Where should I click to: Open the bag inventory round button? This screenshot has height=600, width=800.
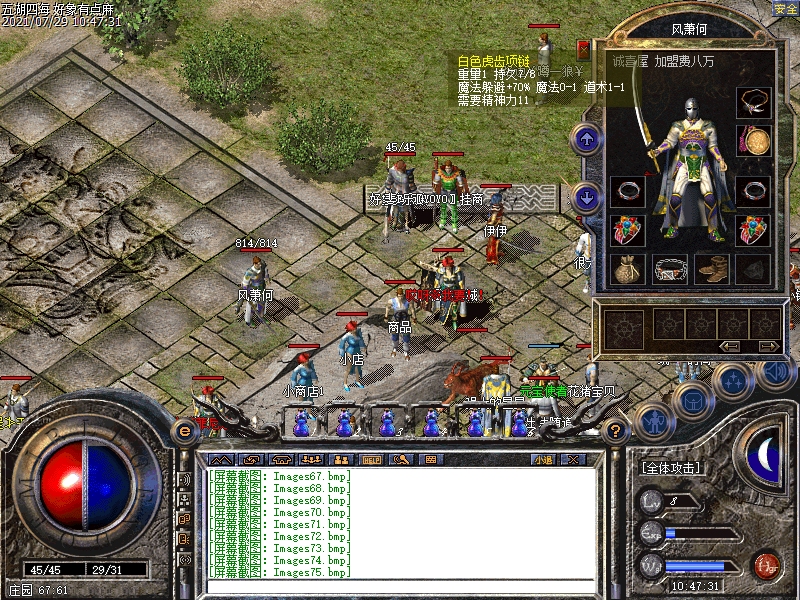[691, 400]
